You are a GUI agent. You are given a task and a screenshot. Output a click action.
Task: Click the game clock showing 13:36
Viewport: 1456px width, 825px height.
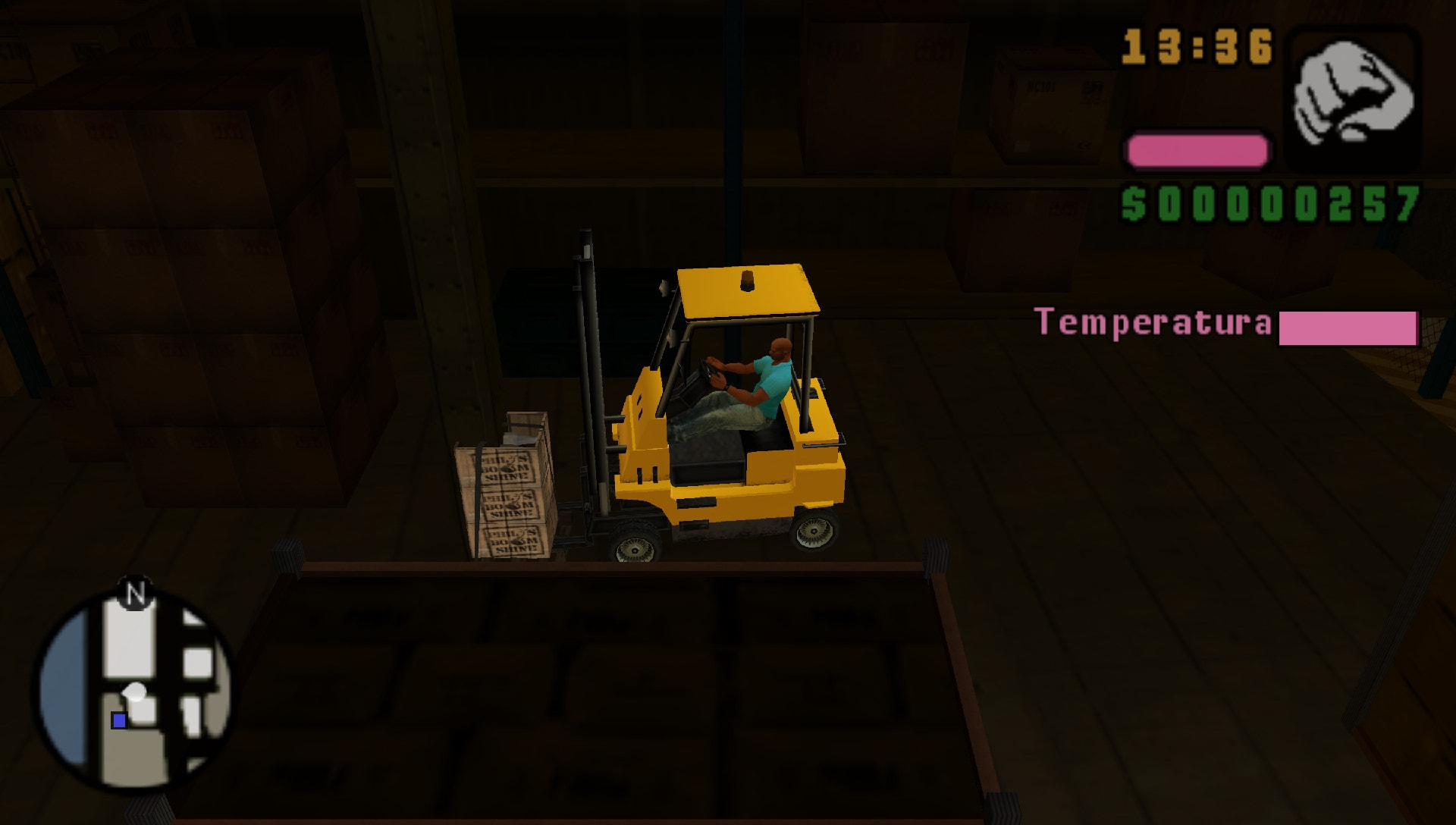pos(1198,45)
